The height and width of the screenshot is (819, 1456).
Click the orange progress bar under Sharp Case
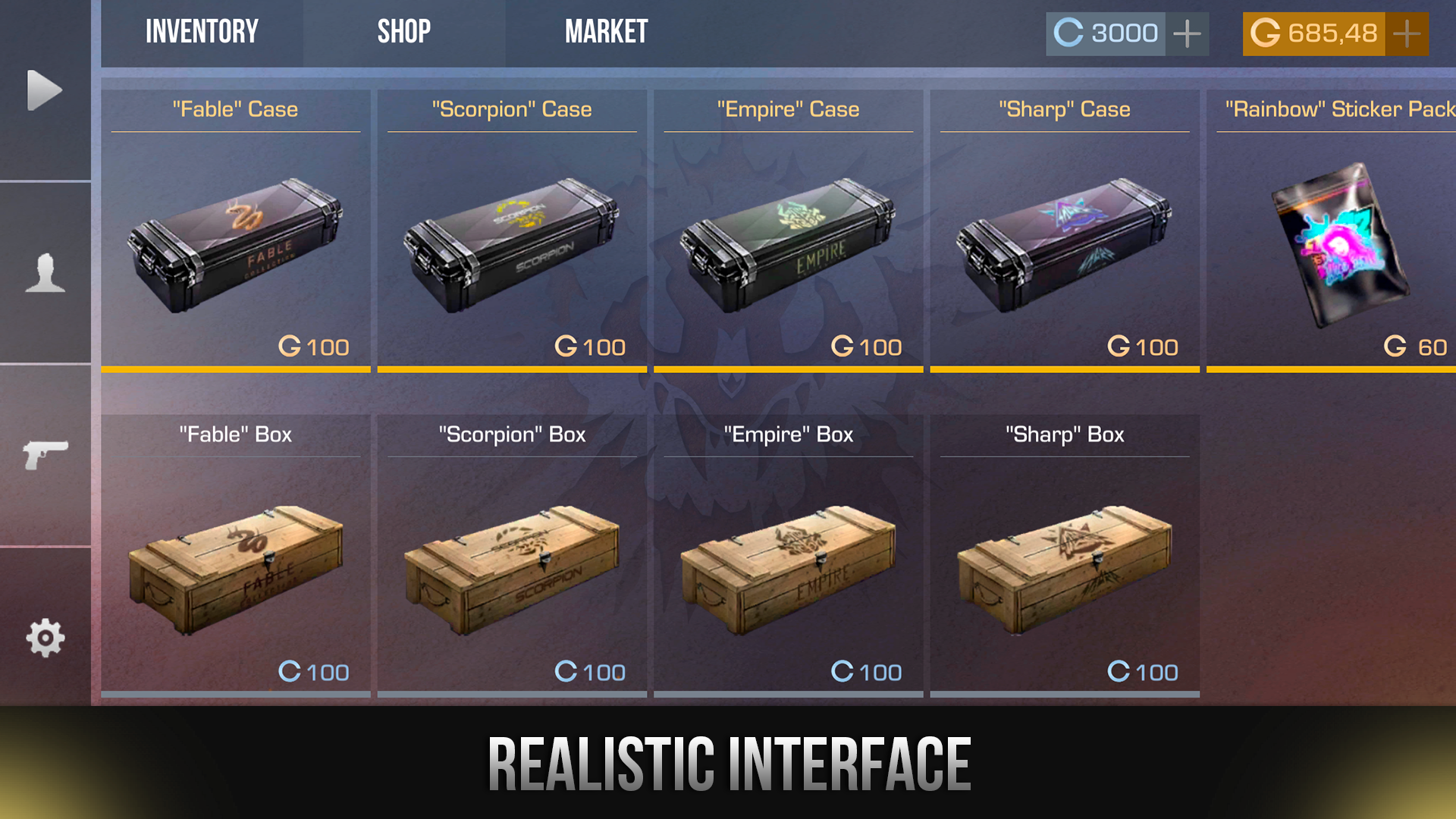tap(1065, 369)
